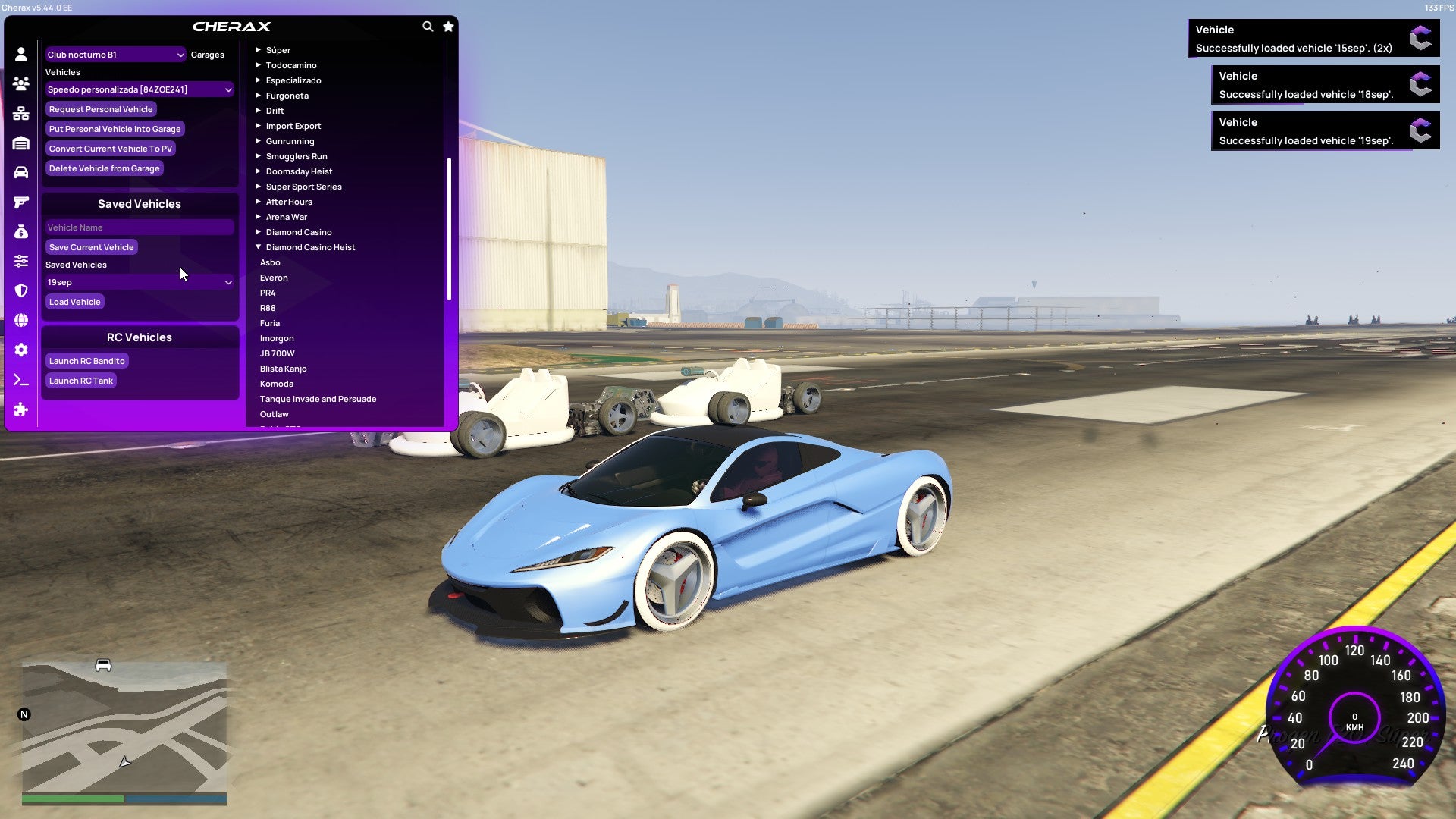Click the favorites star in header
This screenshot has height=819, width=1456.
point(448,25)
